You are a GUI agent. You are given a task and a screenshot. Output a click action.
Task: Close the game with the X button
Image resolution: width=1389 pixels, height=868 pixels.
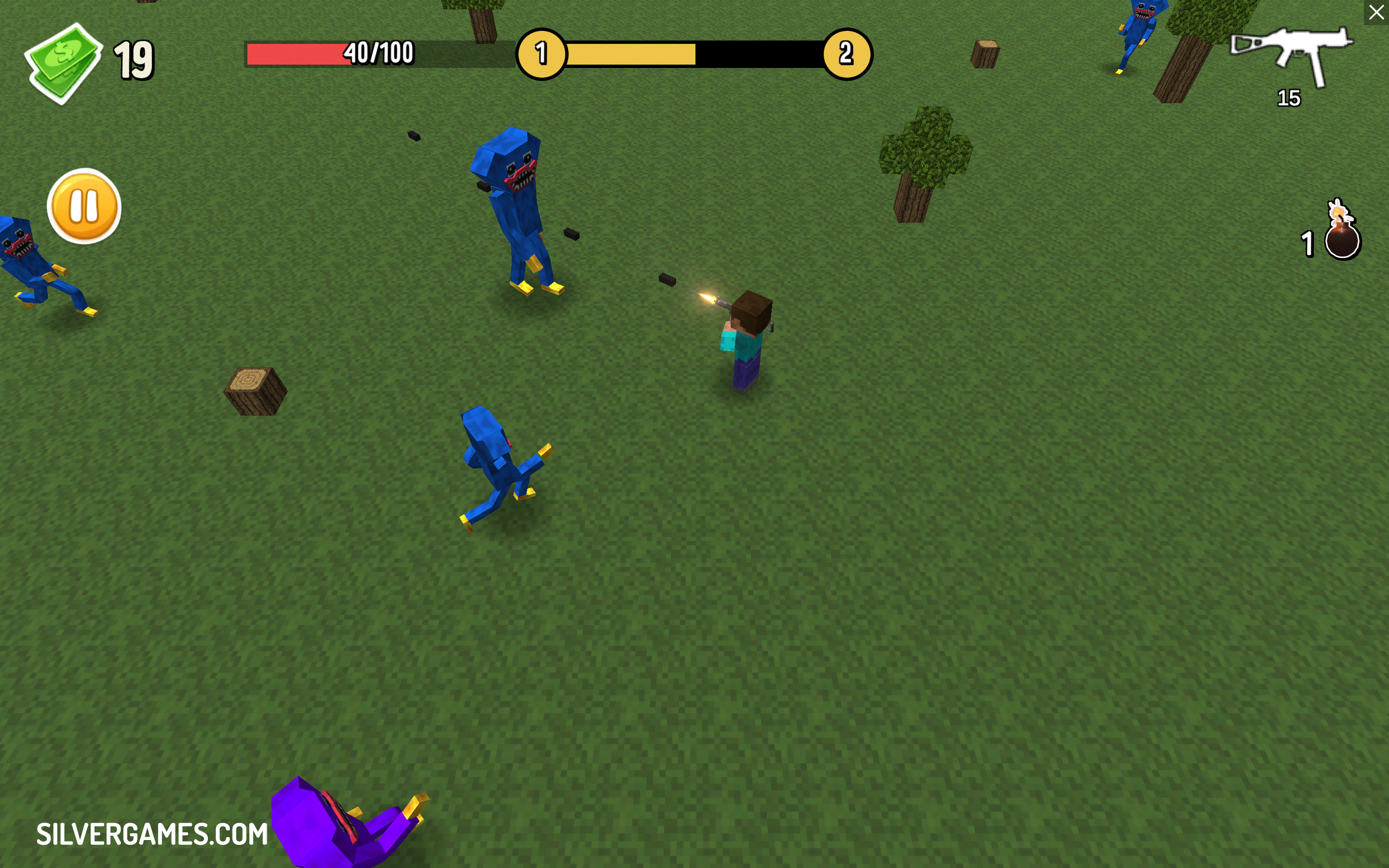[1376, 12]
